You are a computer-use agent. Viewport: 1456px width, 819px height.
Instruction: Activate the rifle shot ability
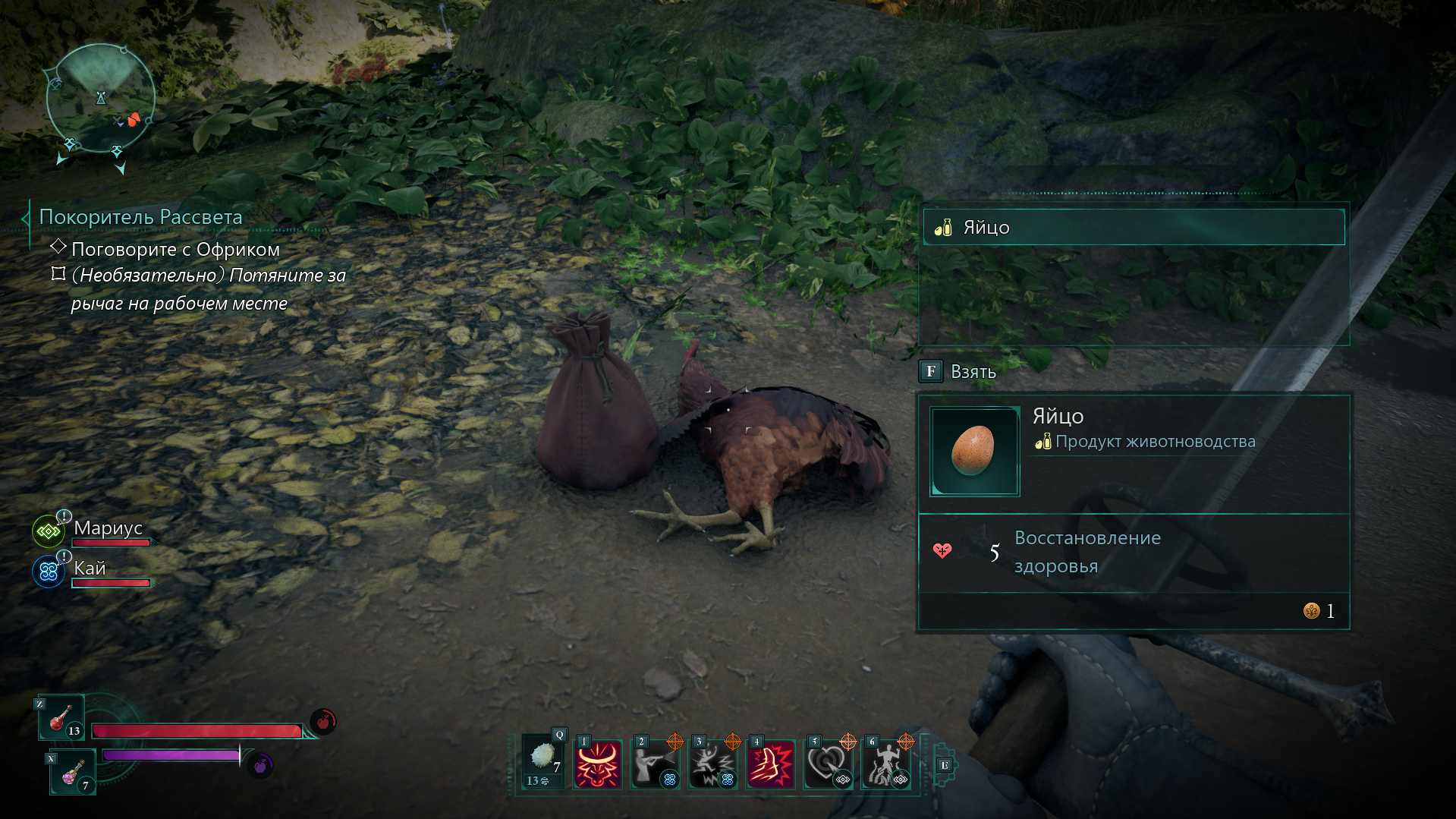coord(654,764)
